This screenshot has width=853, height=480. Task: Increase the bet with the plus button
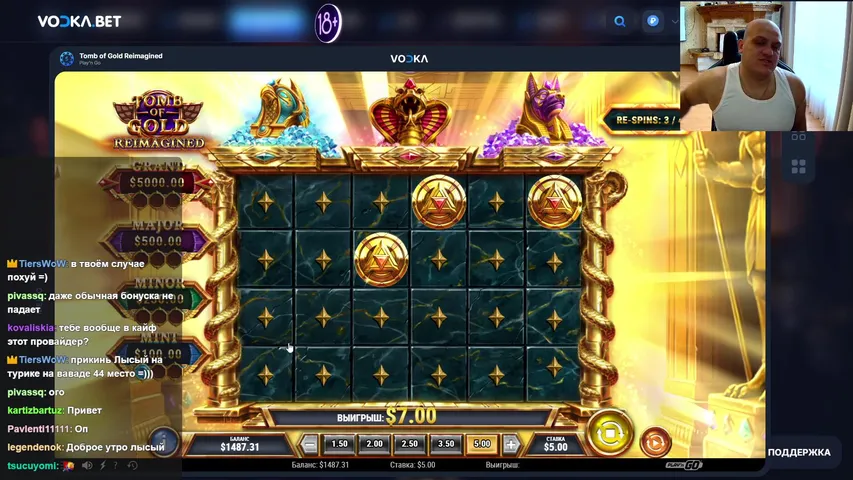click(511, 444)
